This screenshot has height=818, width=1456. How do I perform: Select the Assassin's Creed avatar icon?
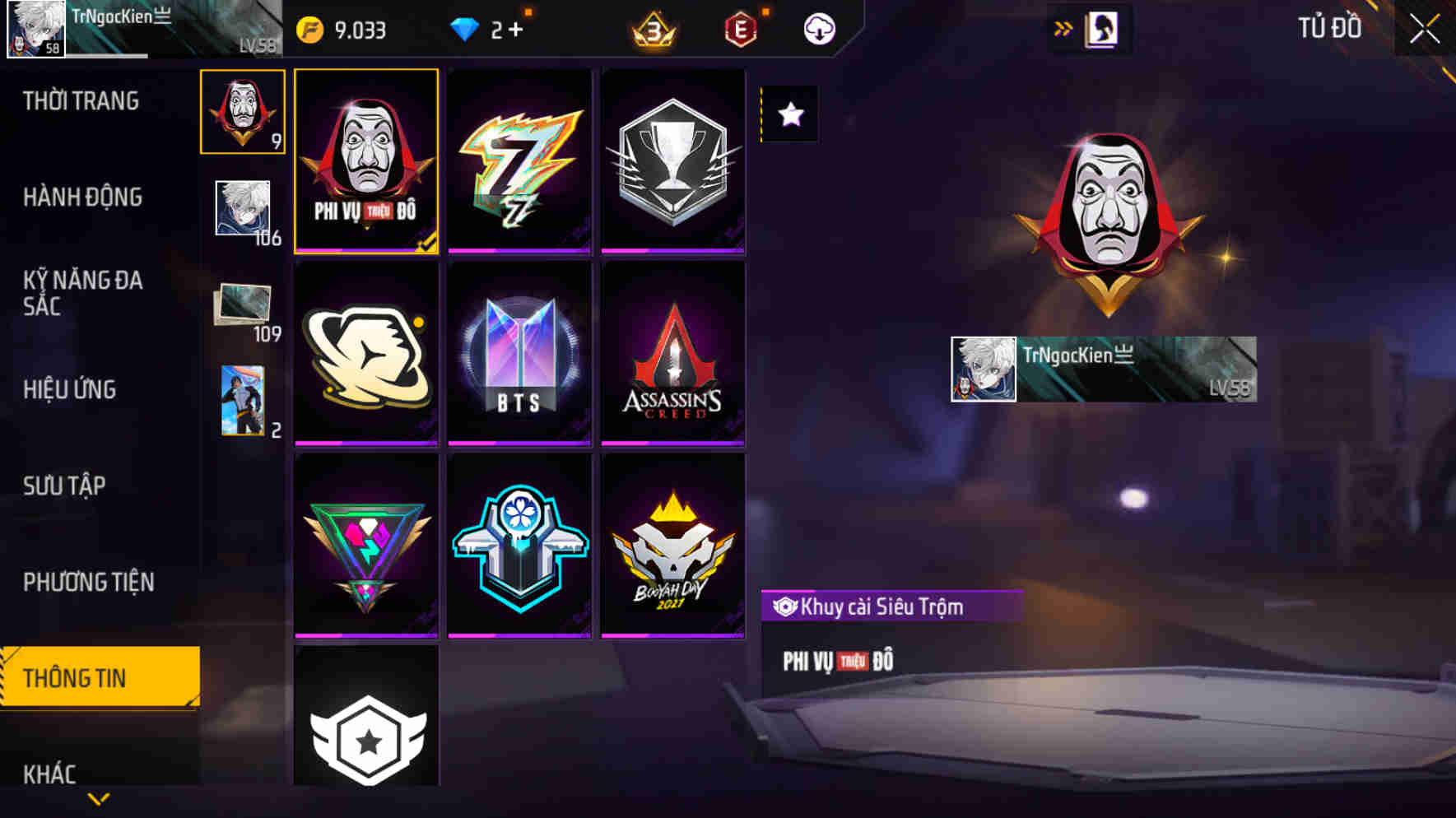673,354
